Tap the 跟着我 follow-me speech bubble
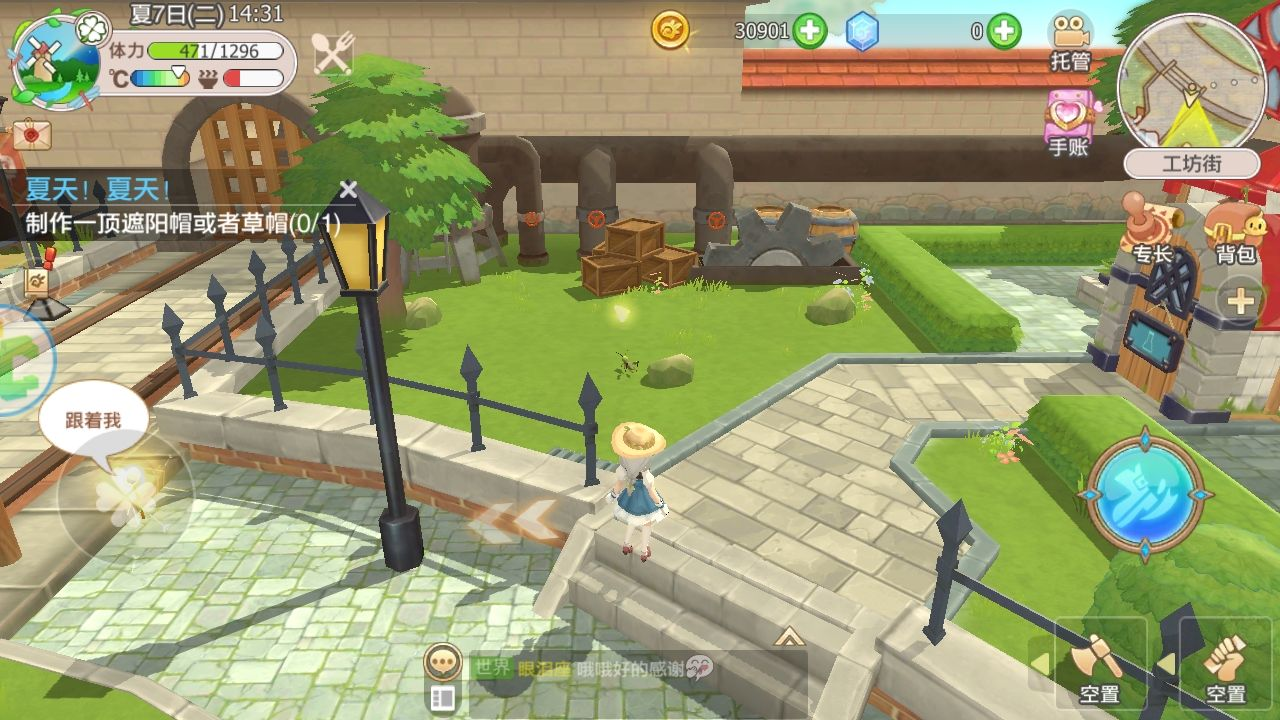Screen dimensions: 1280x720 93,422
